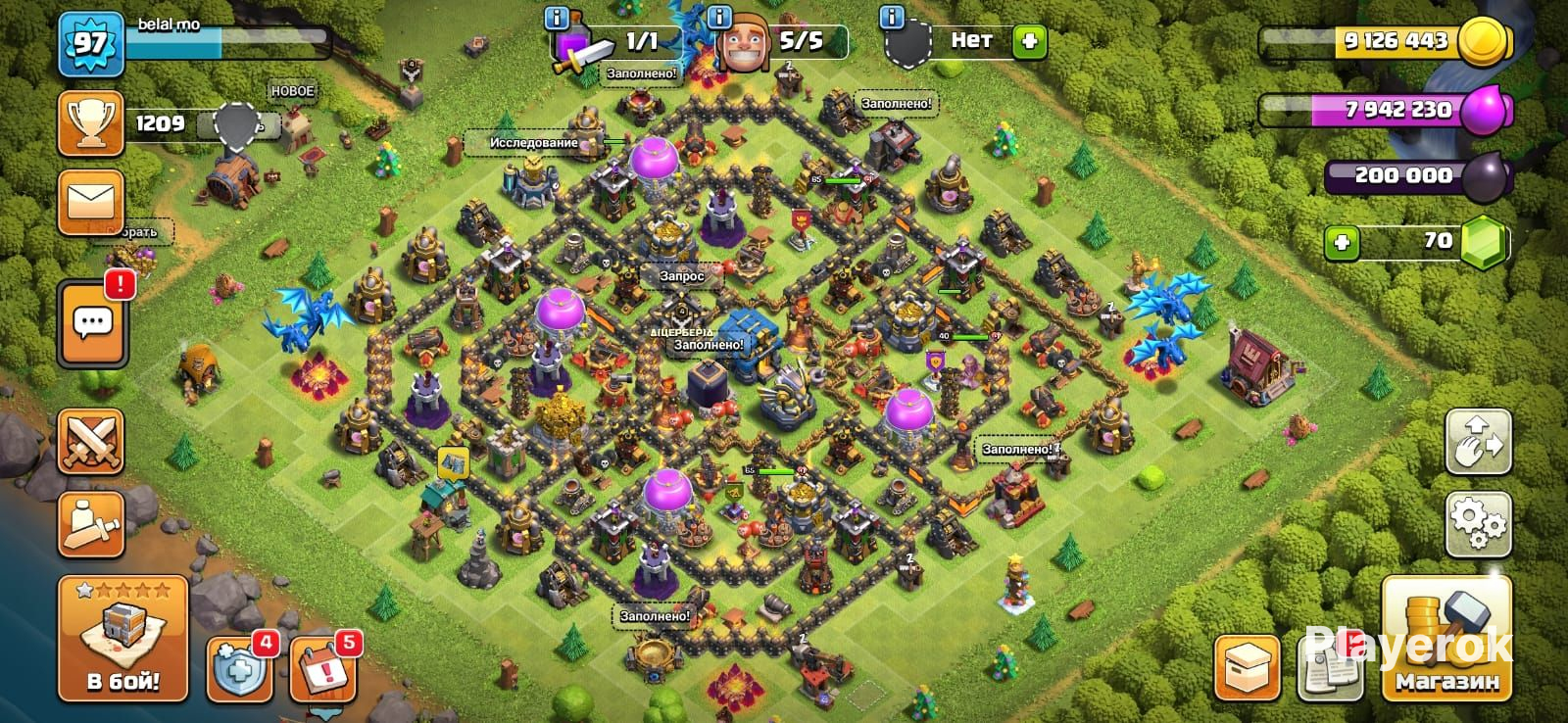
Task: Open the events calendar button
Action: (322, 668)
